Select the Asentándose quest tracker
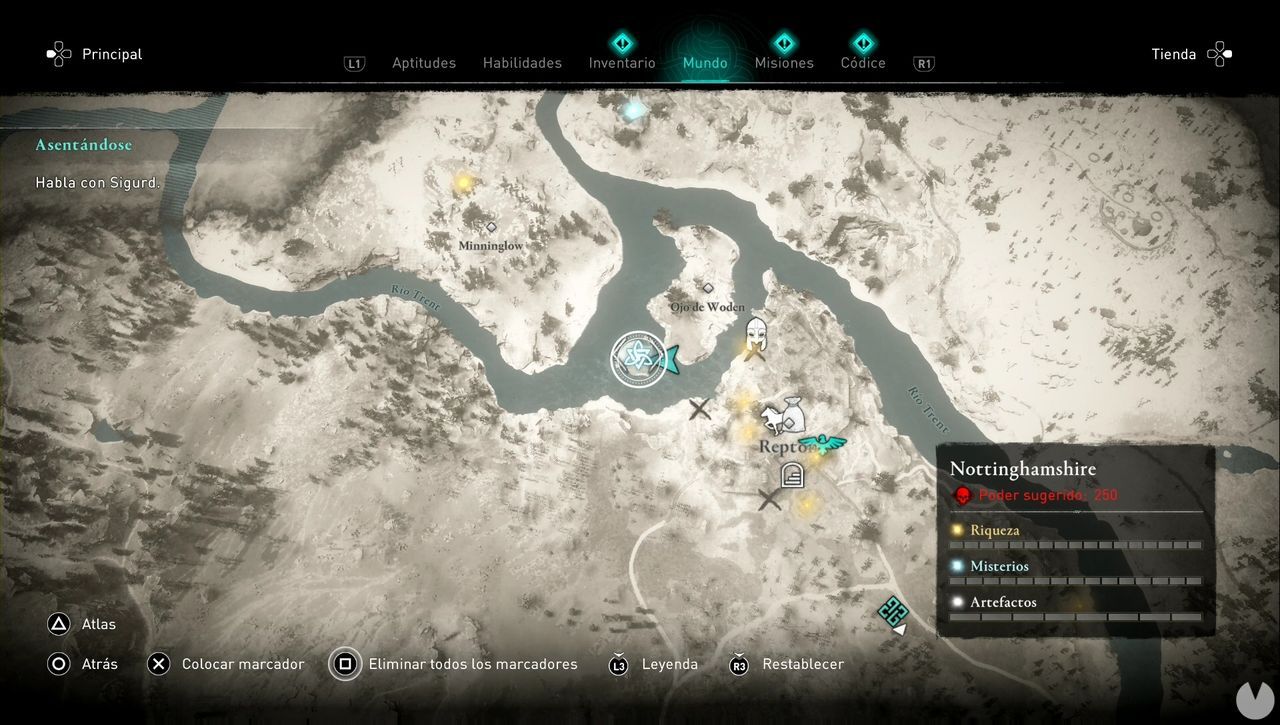This screenshot has width=1280, height=725. pyautogui.click(x=84, y=145)
